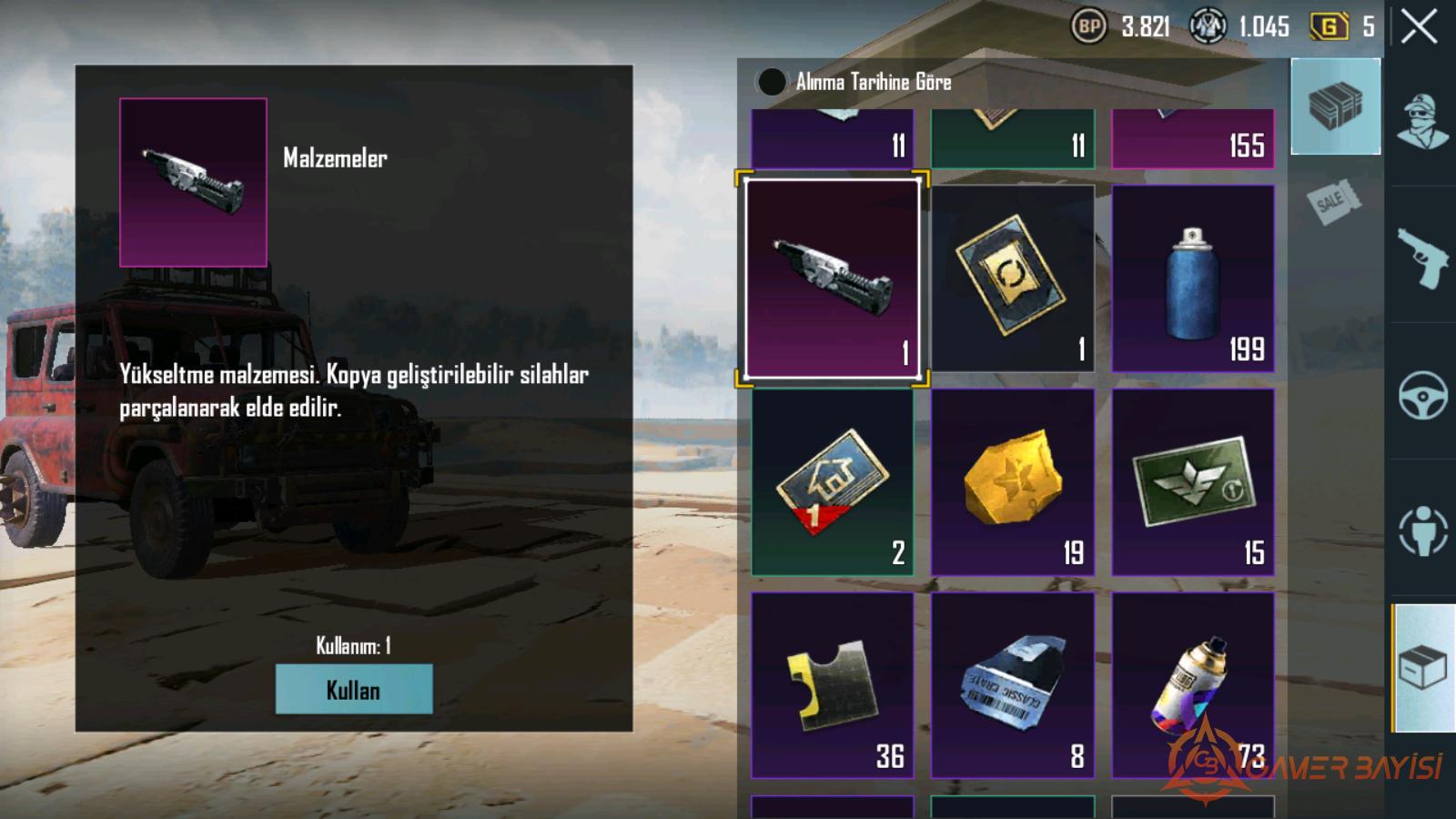1456x819 pixels.
Task: Select the gold card item slot
Action: pyautogui.click(x=1012, y=278)
